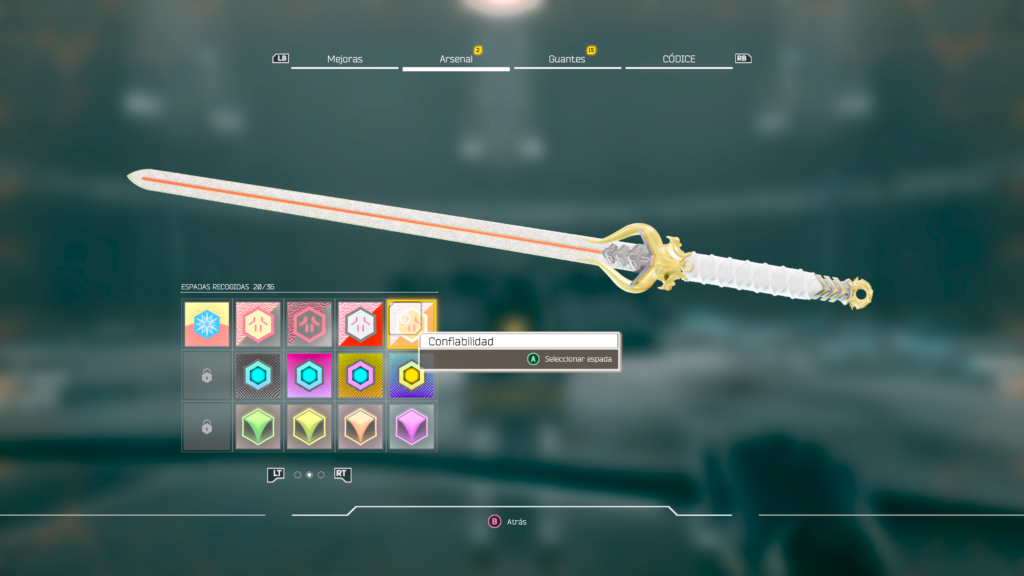
Task: Switch to the Arsenal tab
Action: [456, 59]
